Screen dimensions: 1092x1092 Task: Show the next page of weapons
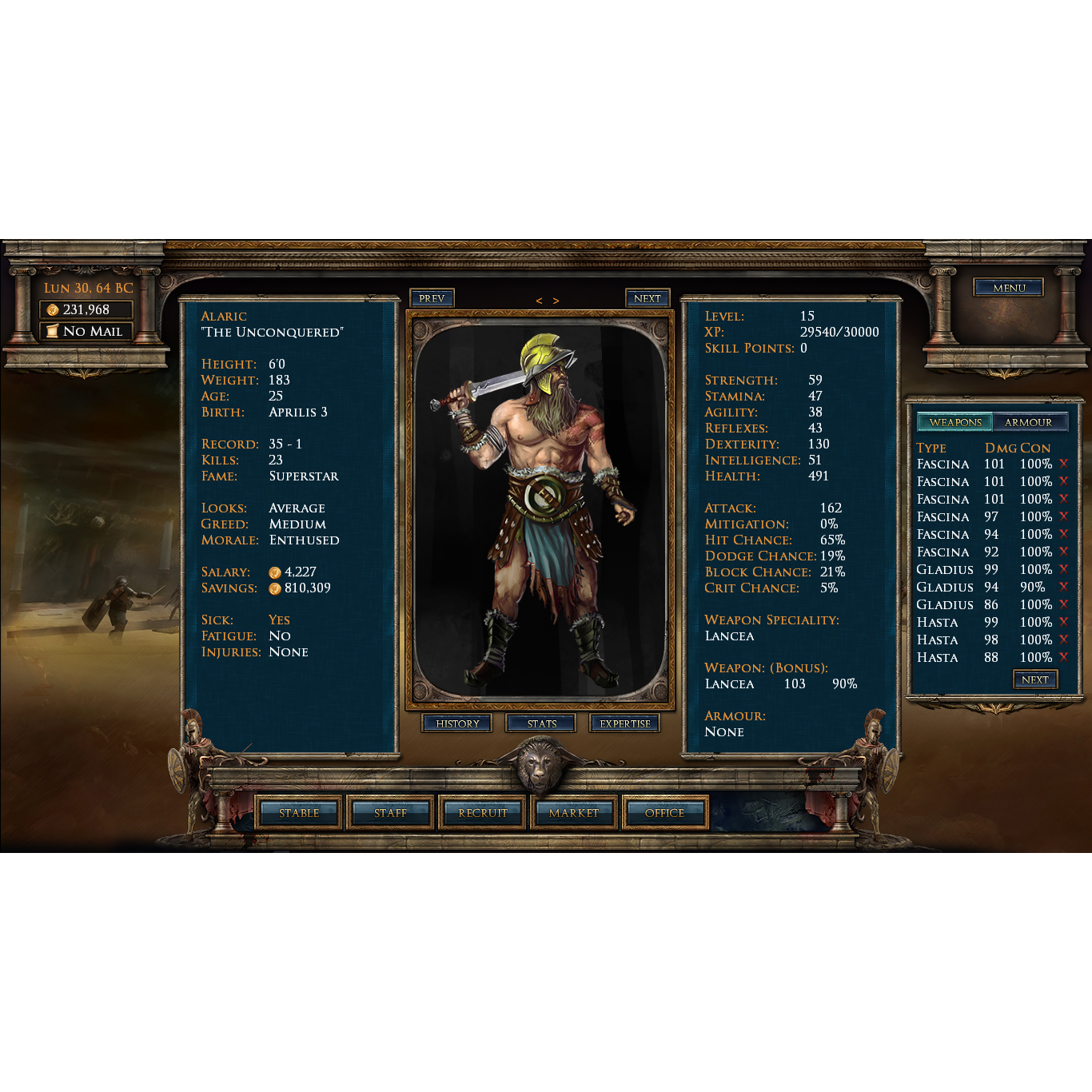(x=1035, y=679)
